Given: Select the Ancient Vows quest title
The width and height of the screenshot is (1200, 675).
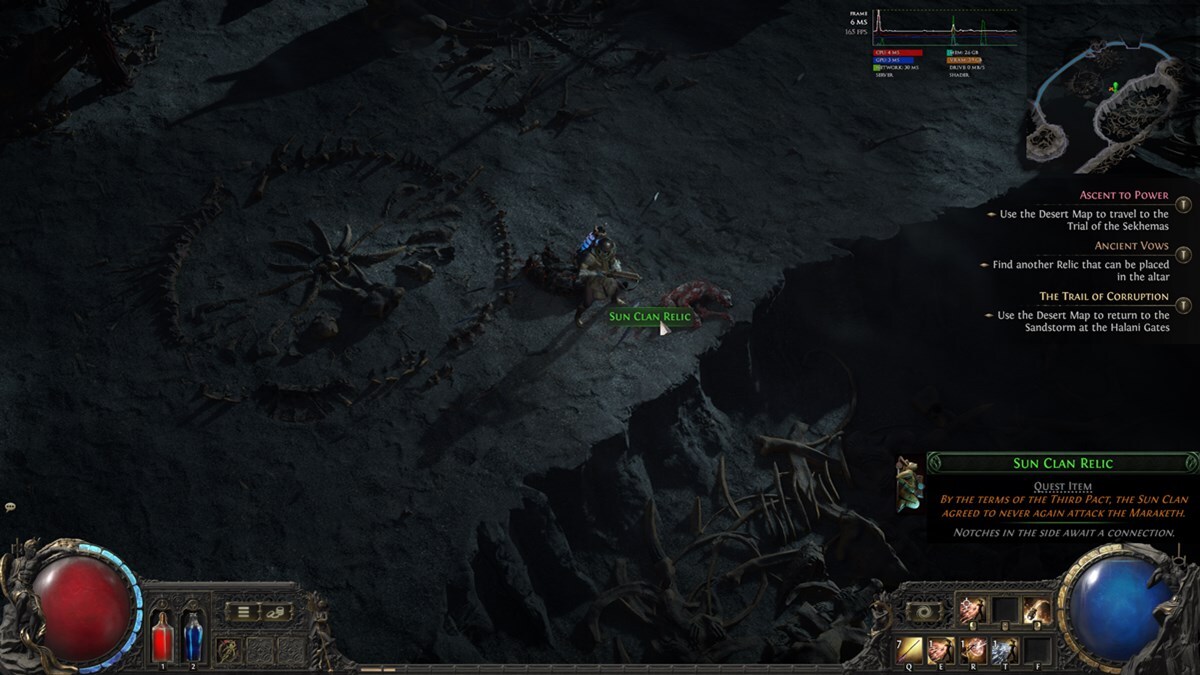Looking at the screenshot, I should point(1130,246).
